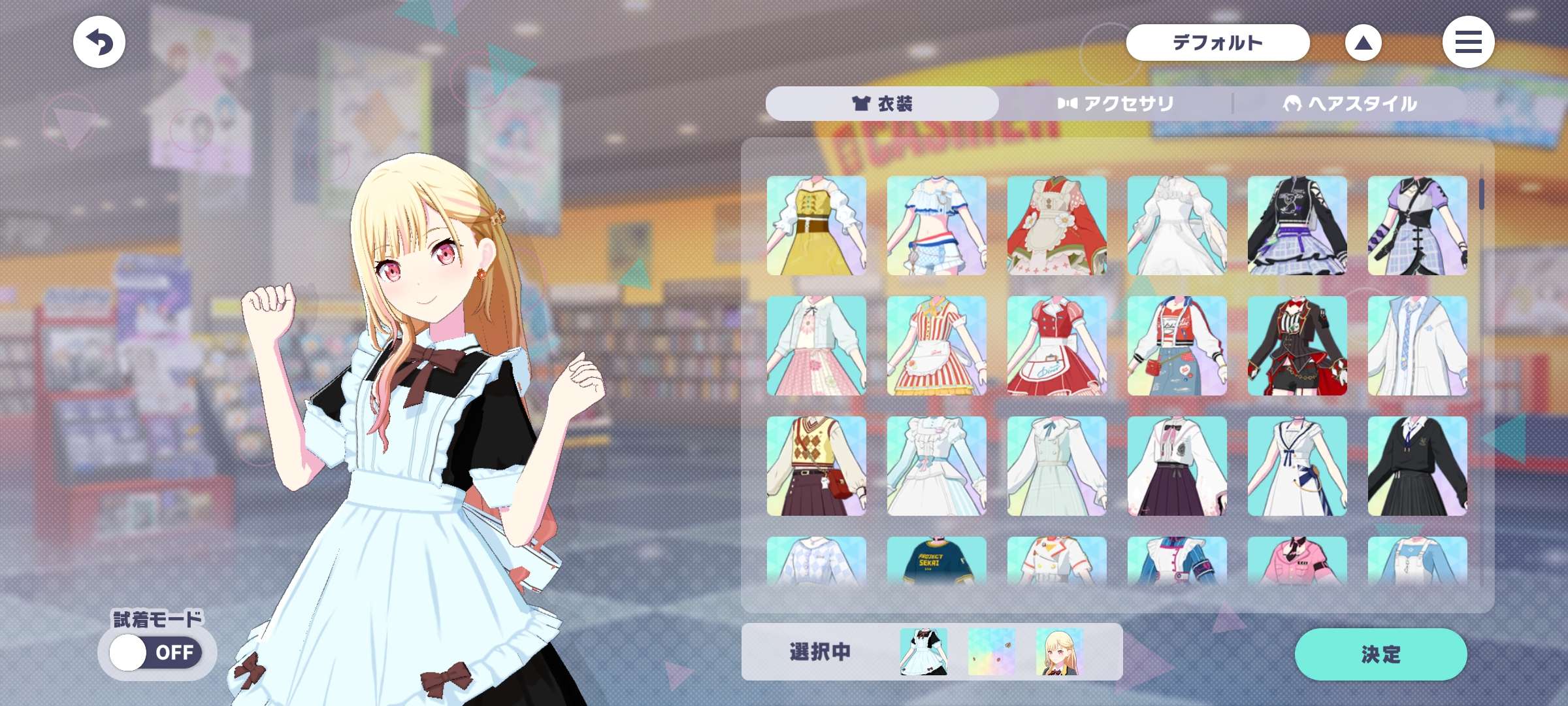Choose the navy Project Sekai t-shirt
The image size is (1568, 706).
(x=937, y=561)
